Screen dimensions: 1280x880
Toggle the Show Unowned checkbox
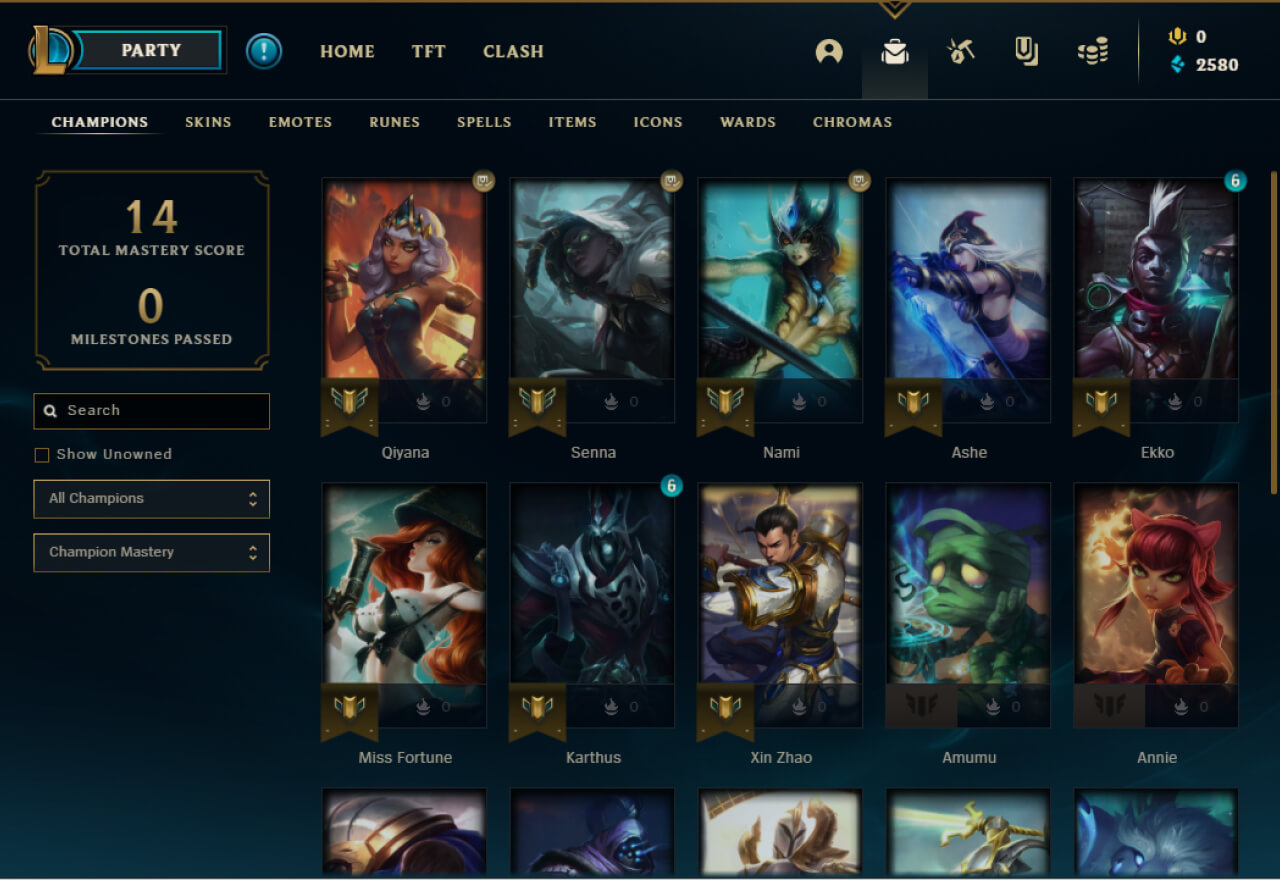pos(42,455)
